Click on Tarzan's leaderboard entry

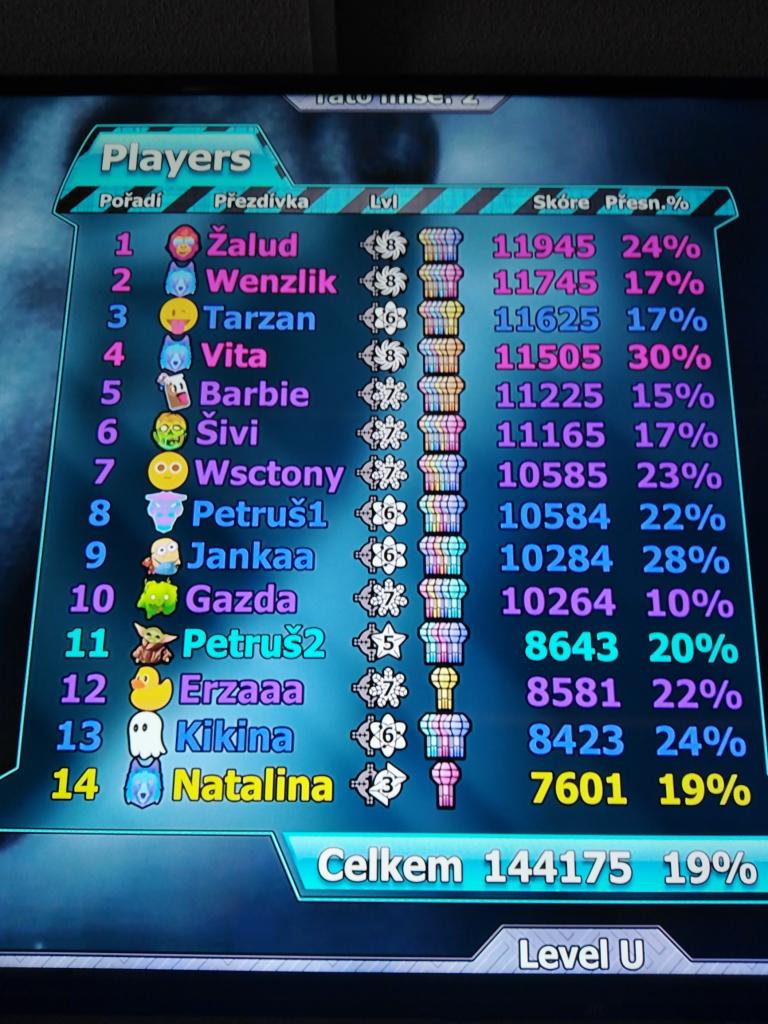tap(258, 319)
